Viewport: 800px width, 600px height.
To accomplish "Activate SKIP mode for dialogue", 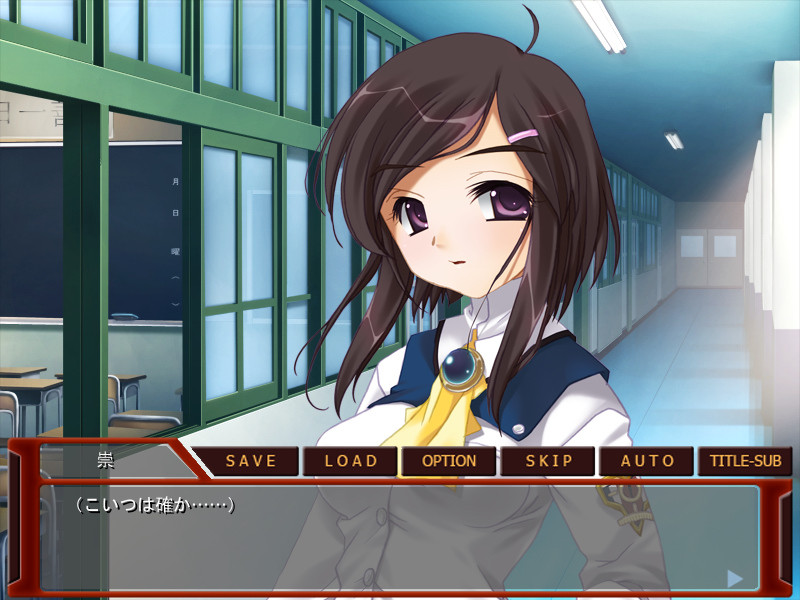I will coord(549,461).
